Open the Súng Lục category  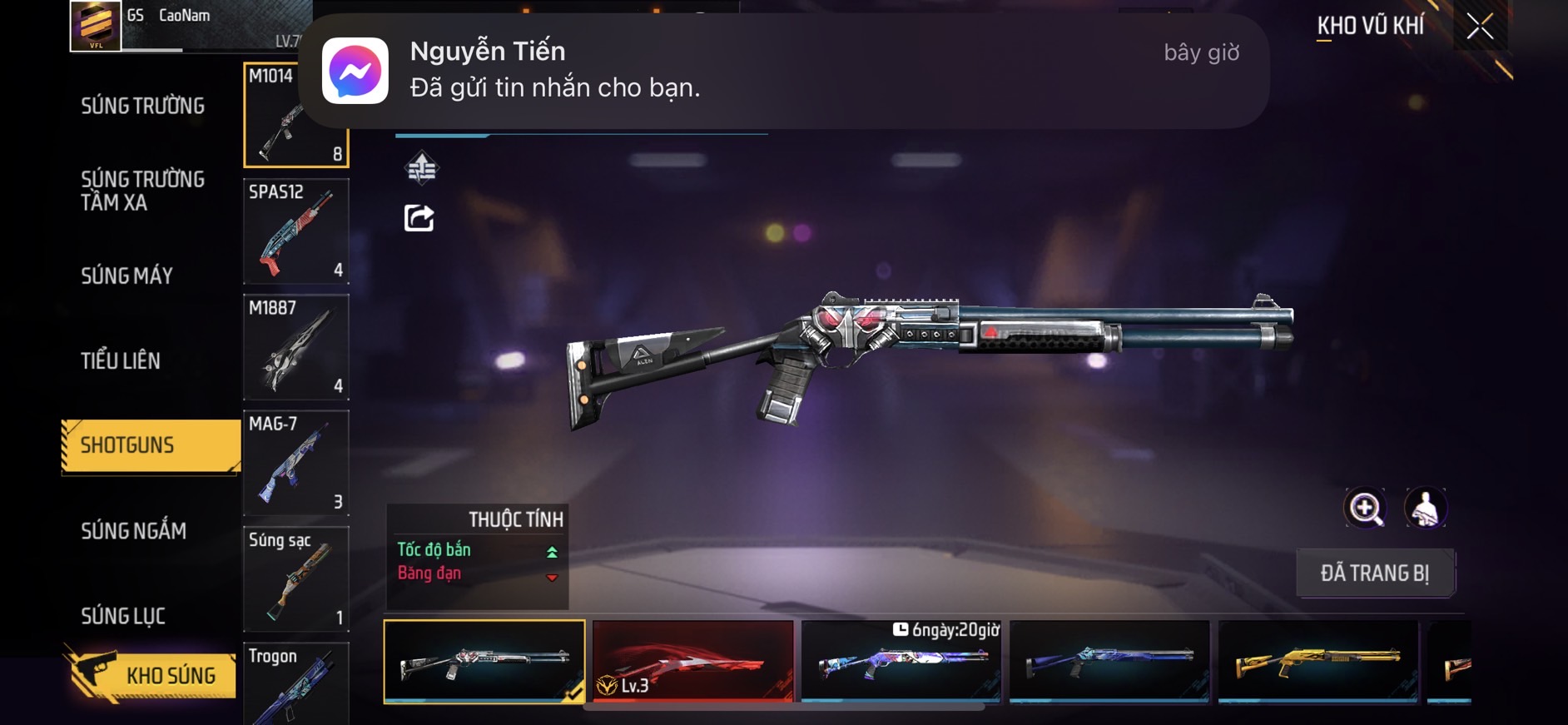[123, 616]
